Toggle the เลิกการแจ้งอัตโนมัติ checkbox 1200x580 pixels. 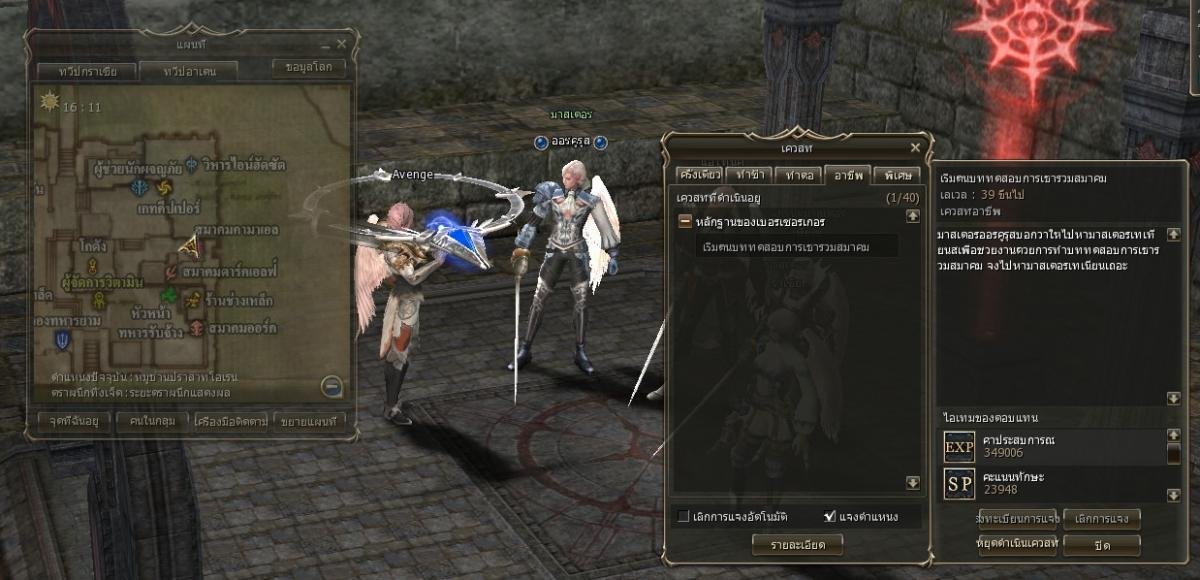click(x=684, y=517)
